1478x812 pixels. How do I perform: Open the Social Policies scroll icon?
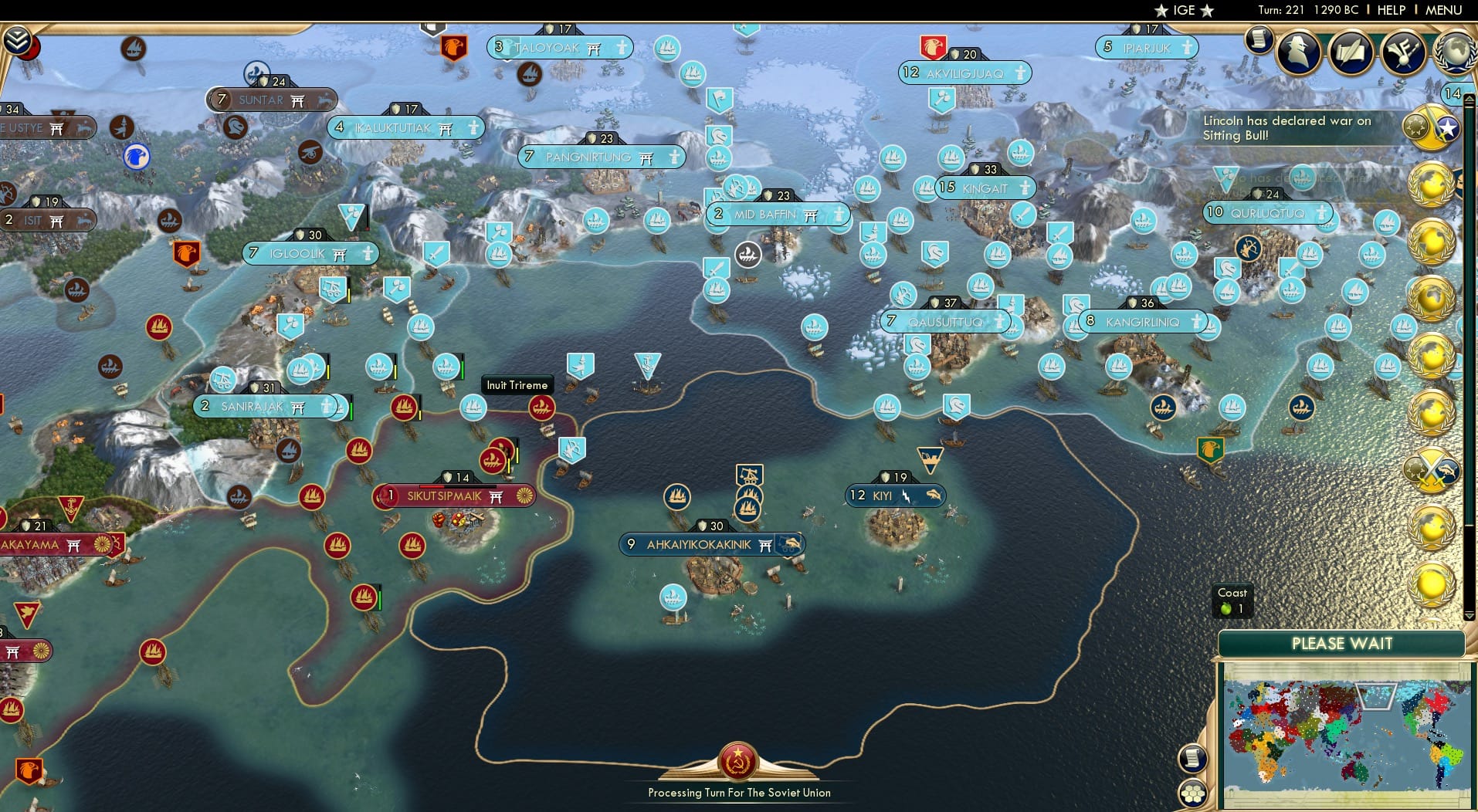[1350, 52]
